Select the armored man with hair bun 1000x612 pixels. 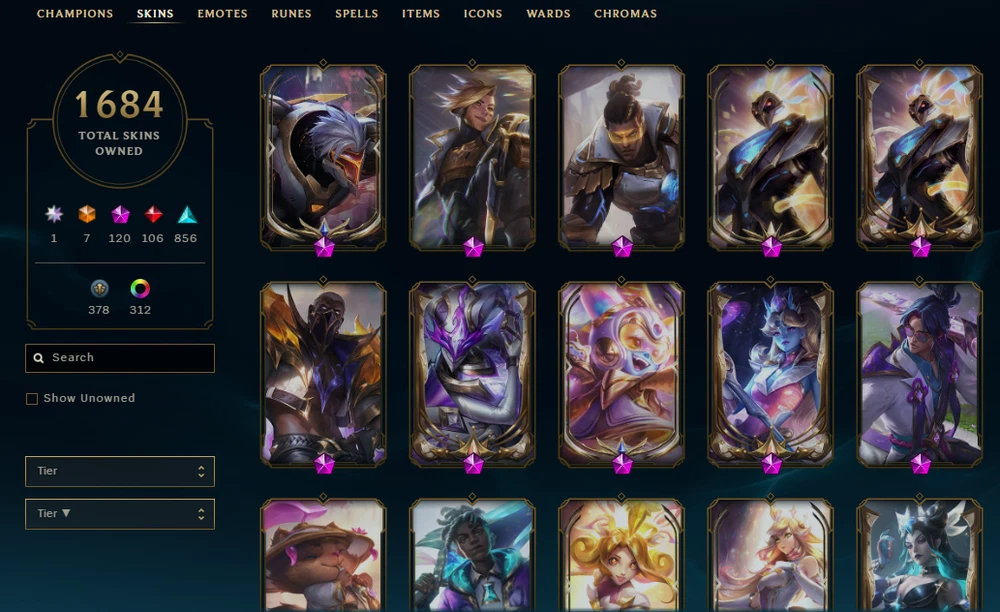[x=621, y=157]
